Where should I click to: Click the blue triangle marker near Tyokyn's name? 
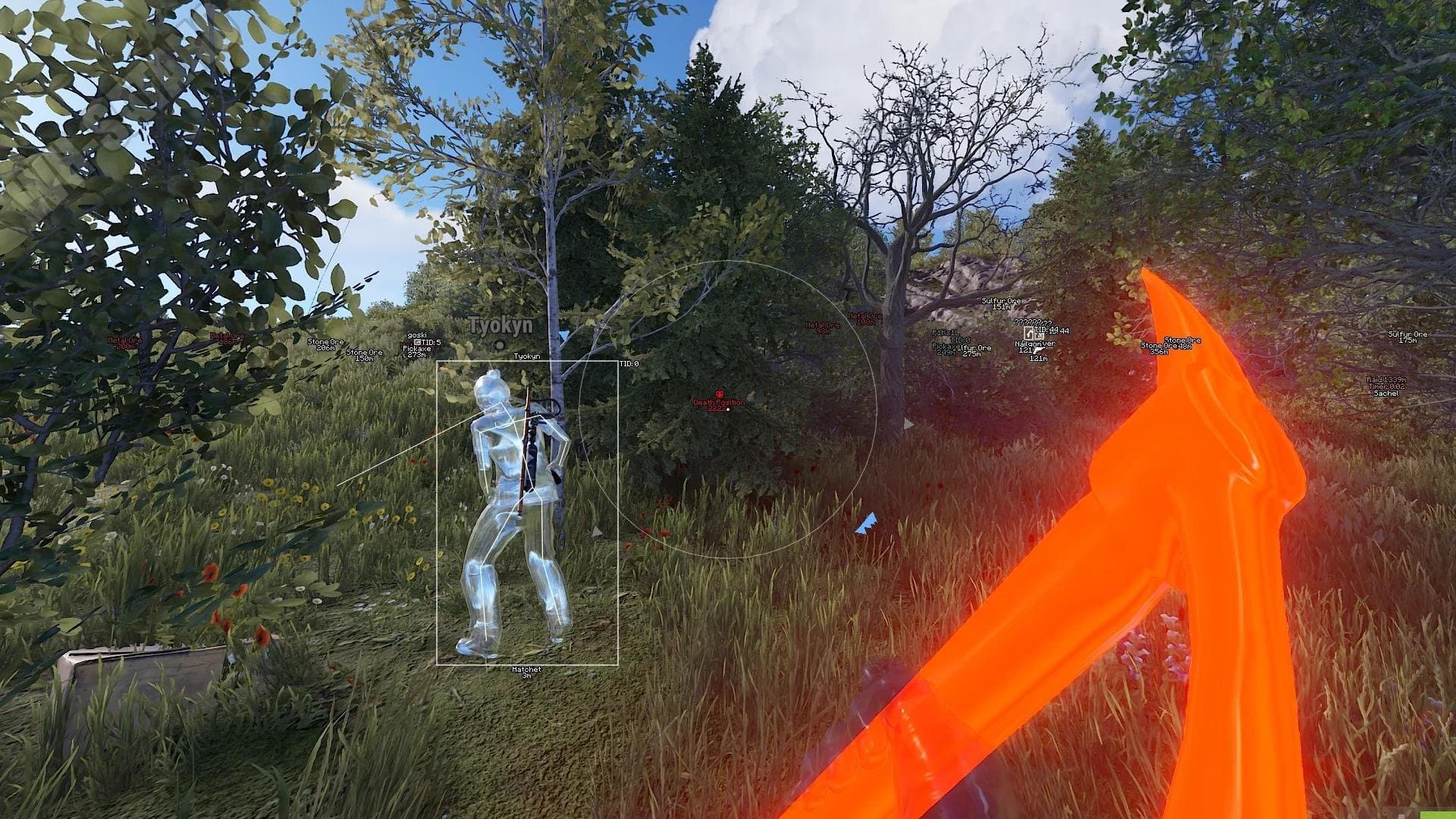563,336
